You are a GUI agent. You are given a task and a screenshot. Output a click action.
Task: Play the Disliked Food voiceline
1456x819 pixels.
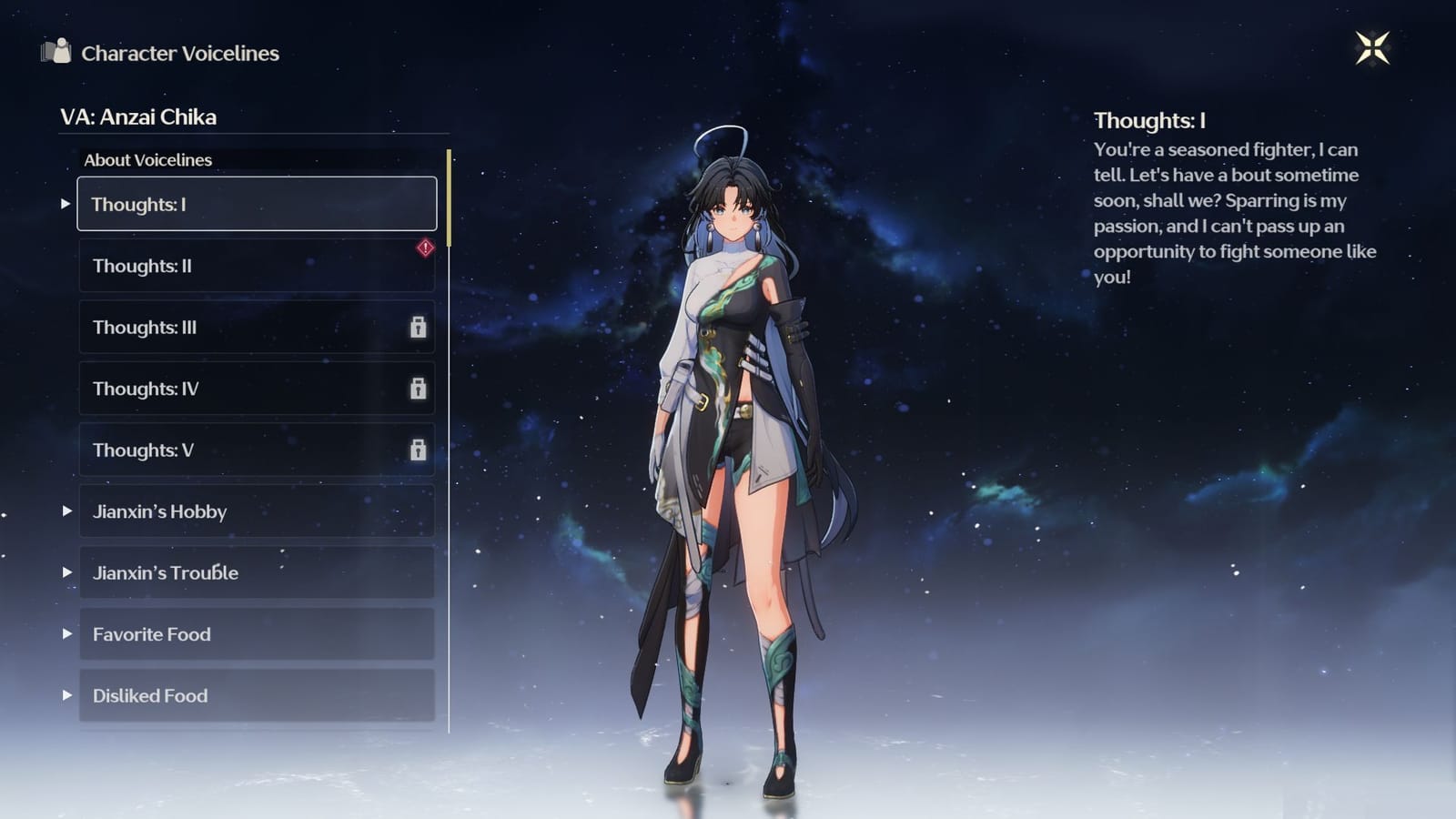(x=66, y=696)
